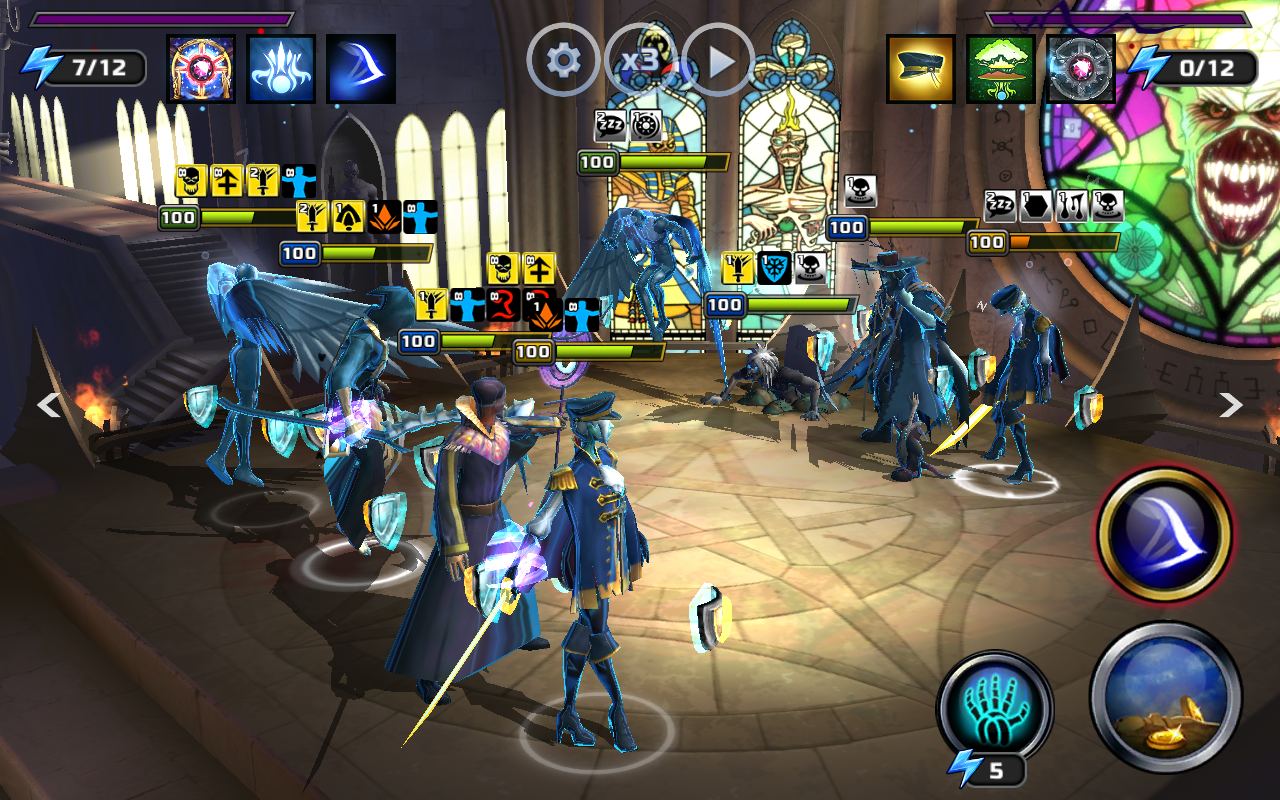The width and height of the screenshot is (1280, 800).
Task: Activate the glowing hand skill costing 5
Action: (994, 706)
